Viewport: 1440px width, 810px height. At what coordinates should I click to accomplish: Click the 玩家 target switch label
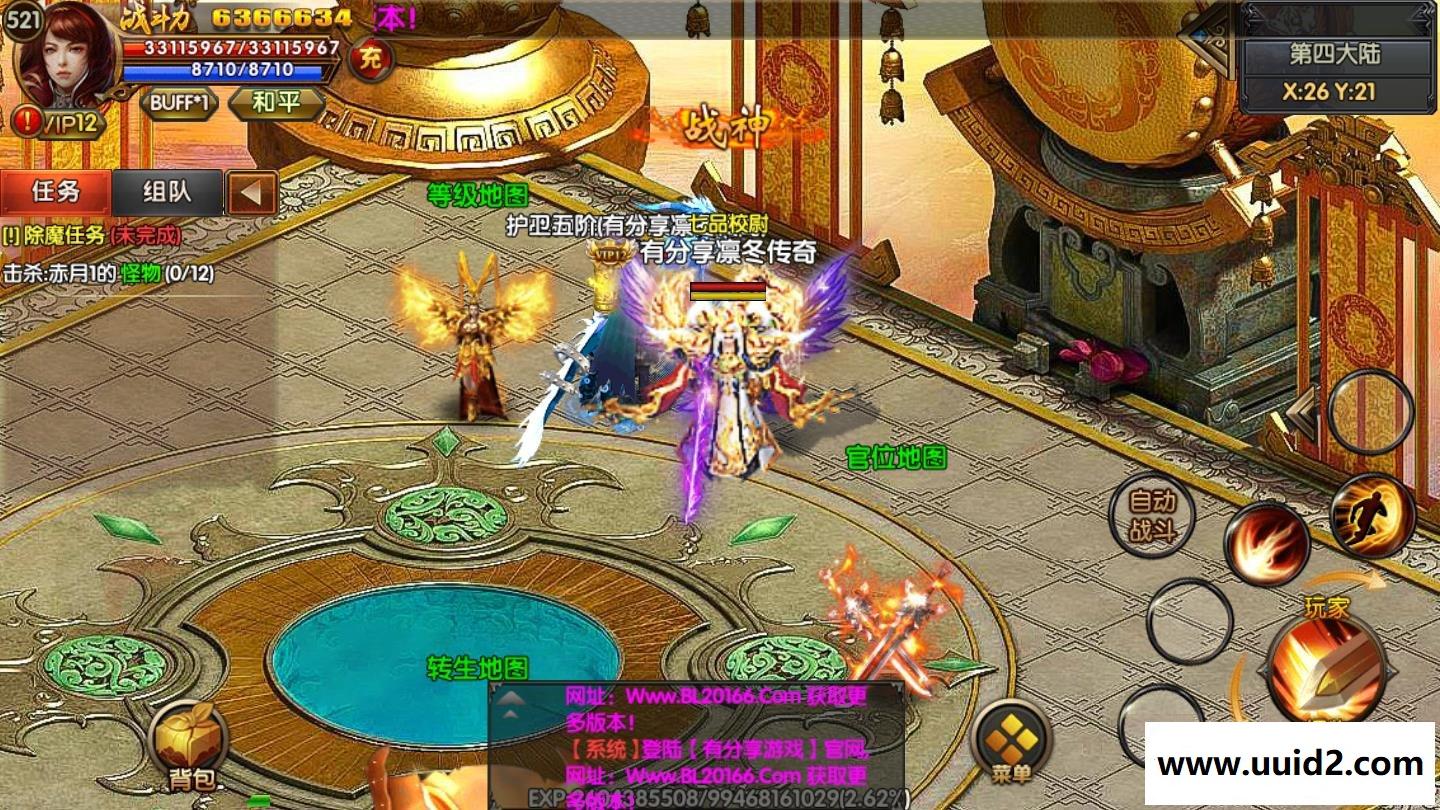click(1327, 606)
